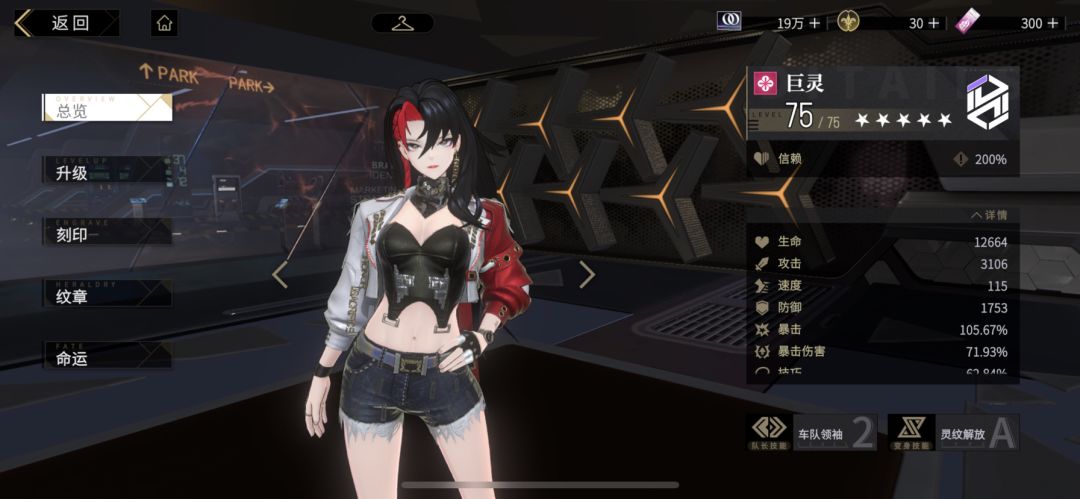Choose the 命运 fate tab

pos(107,356)
